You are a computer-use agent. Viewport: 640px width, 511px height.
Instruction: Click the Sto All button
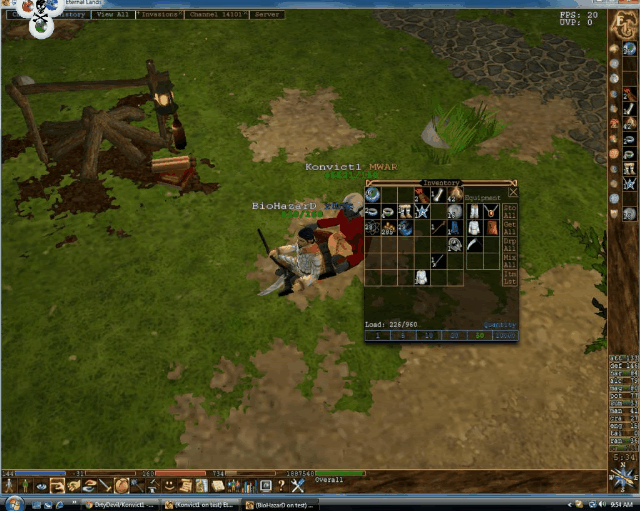click(510, 211)
